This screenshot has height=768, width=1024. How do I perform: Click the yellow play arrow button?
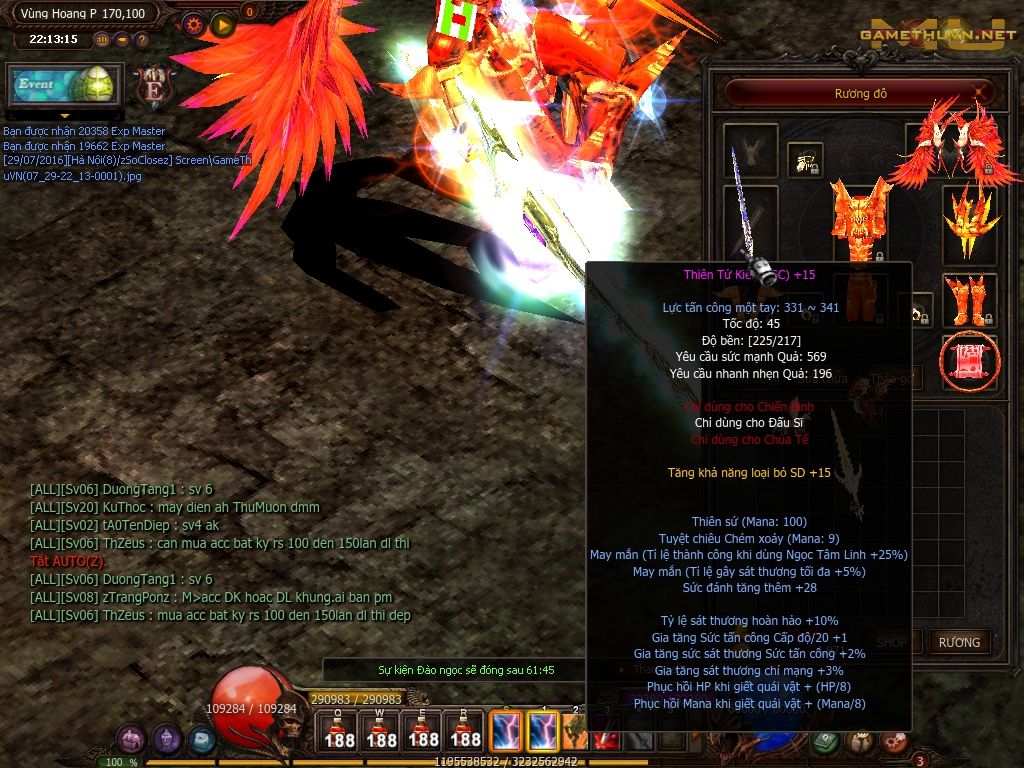[223, 23]
